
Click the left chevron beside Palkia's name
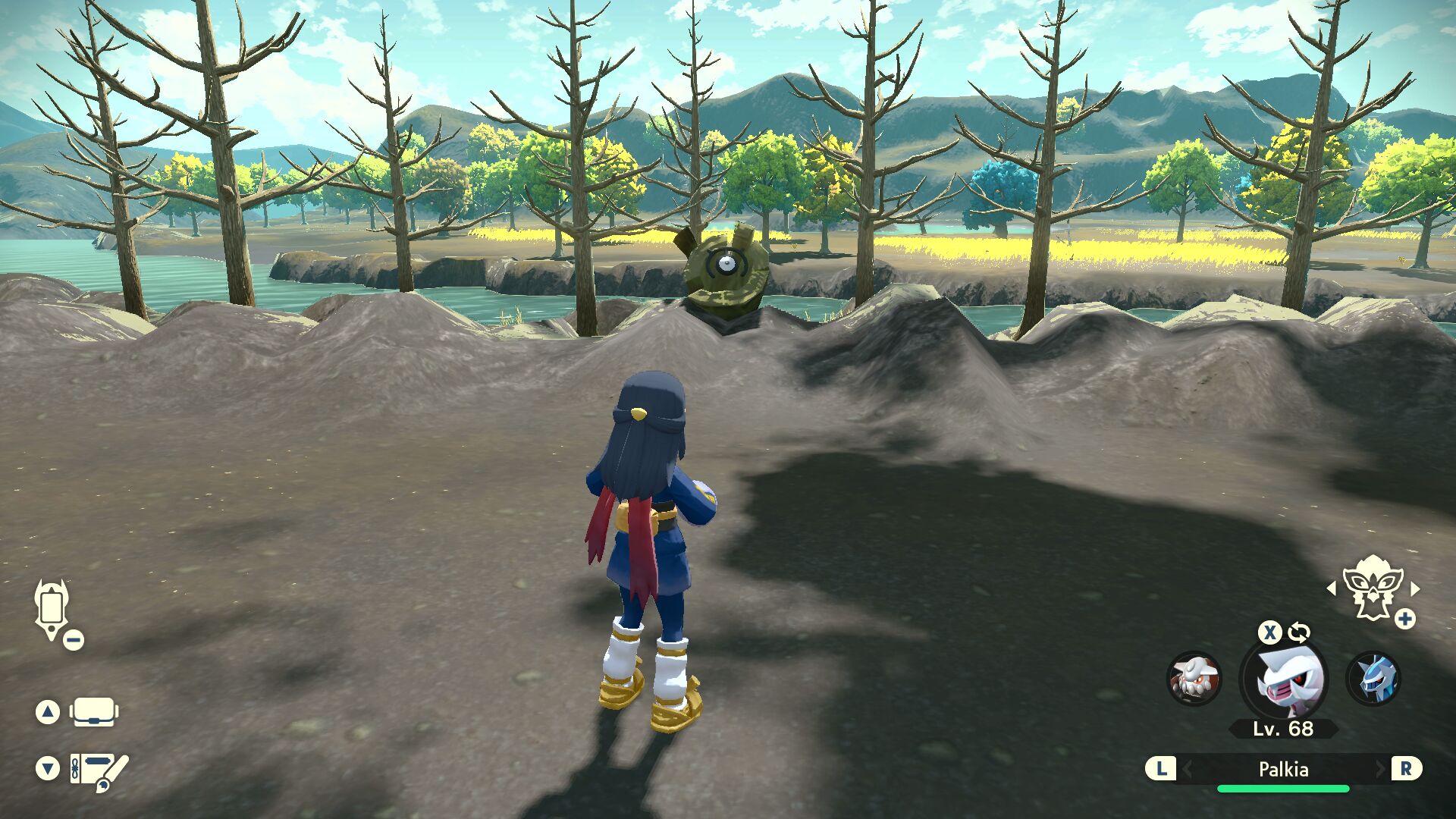click(x=1188, y=770)
